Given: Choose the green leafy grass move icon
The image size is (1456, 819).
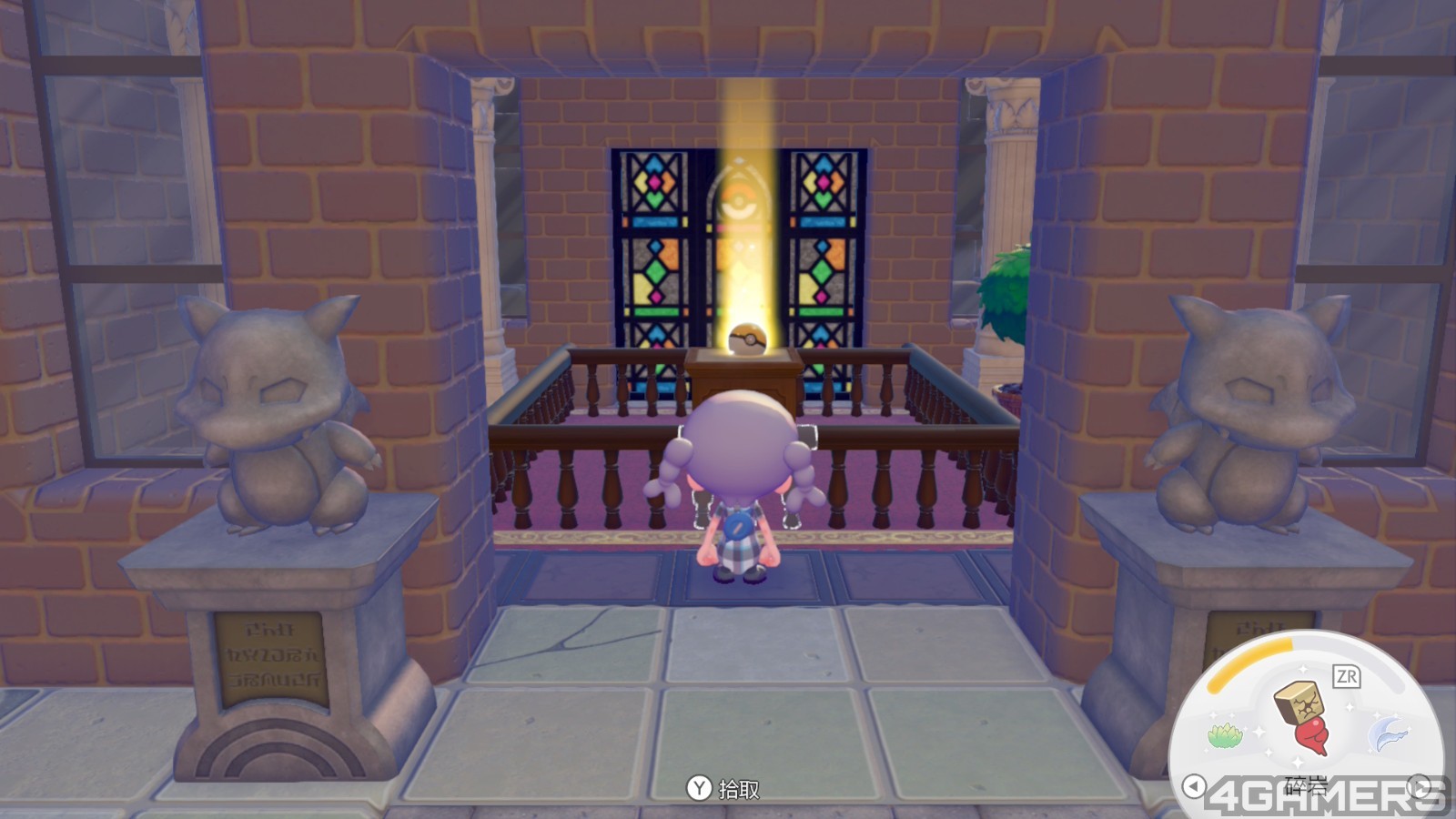Looking at the screenshot, I should point(1225,734).
